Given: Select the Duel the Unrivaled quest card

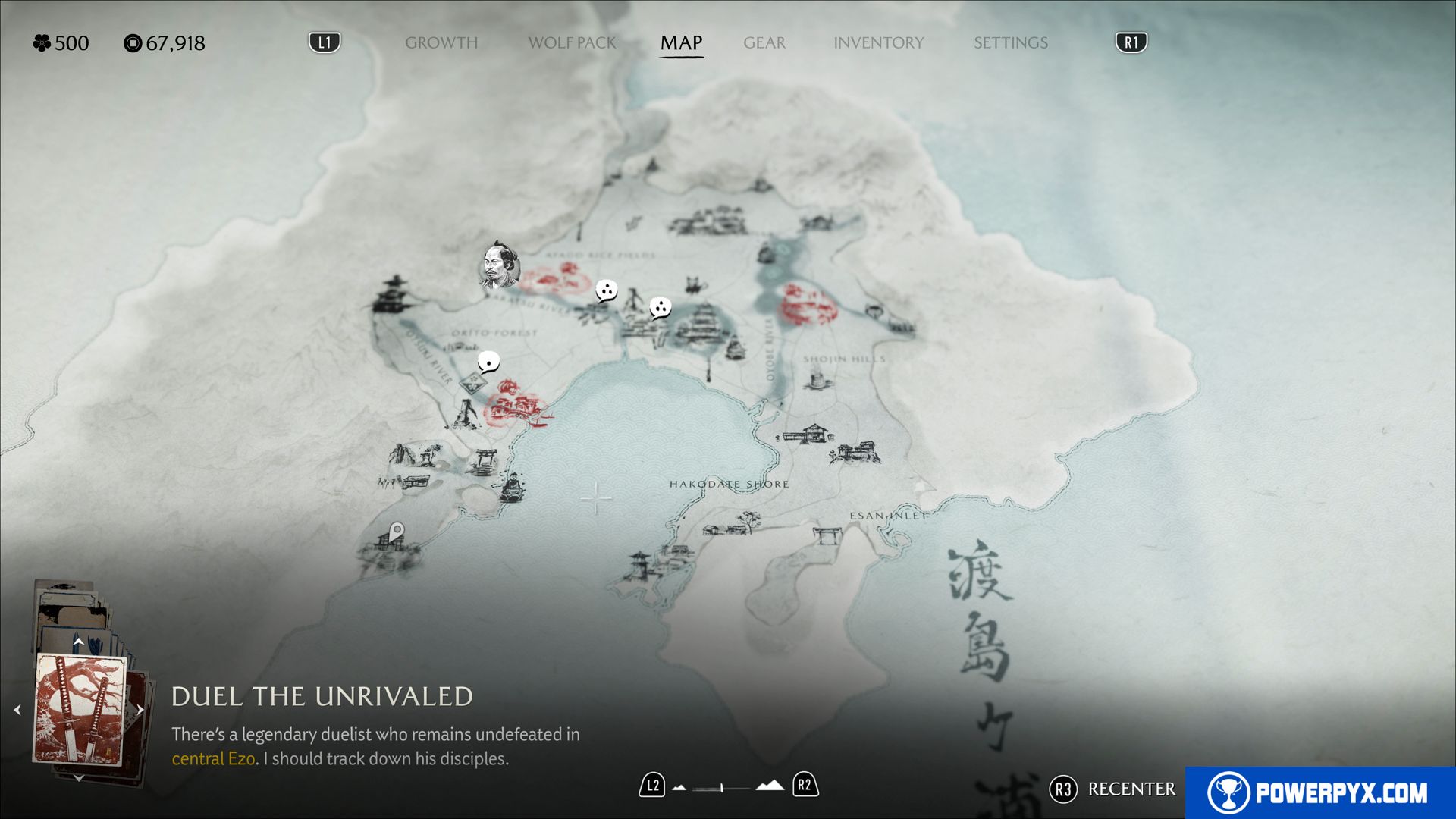Looking at the screenshot, I should pyautogui.click(x=80, y=710).
